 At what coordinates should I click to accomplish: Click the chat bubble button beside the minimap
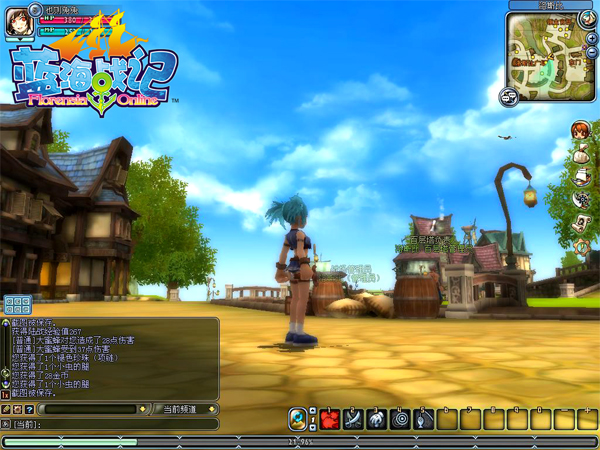[509, 95]
